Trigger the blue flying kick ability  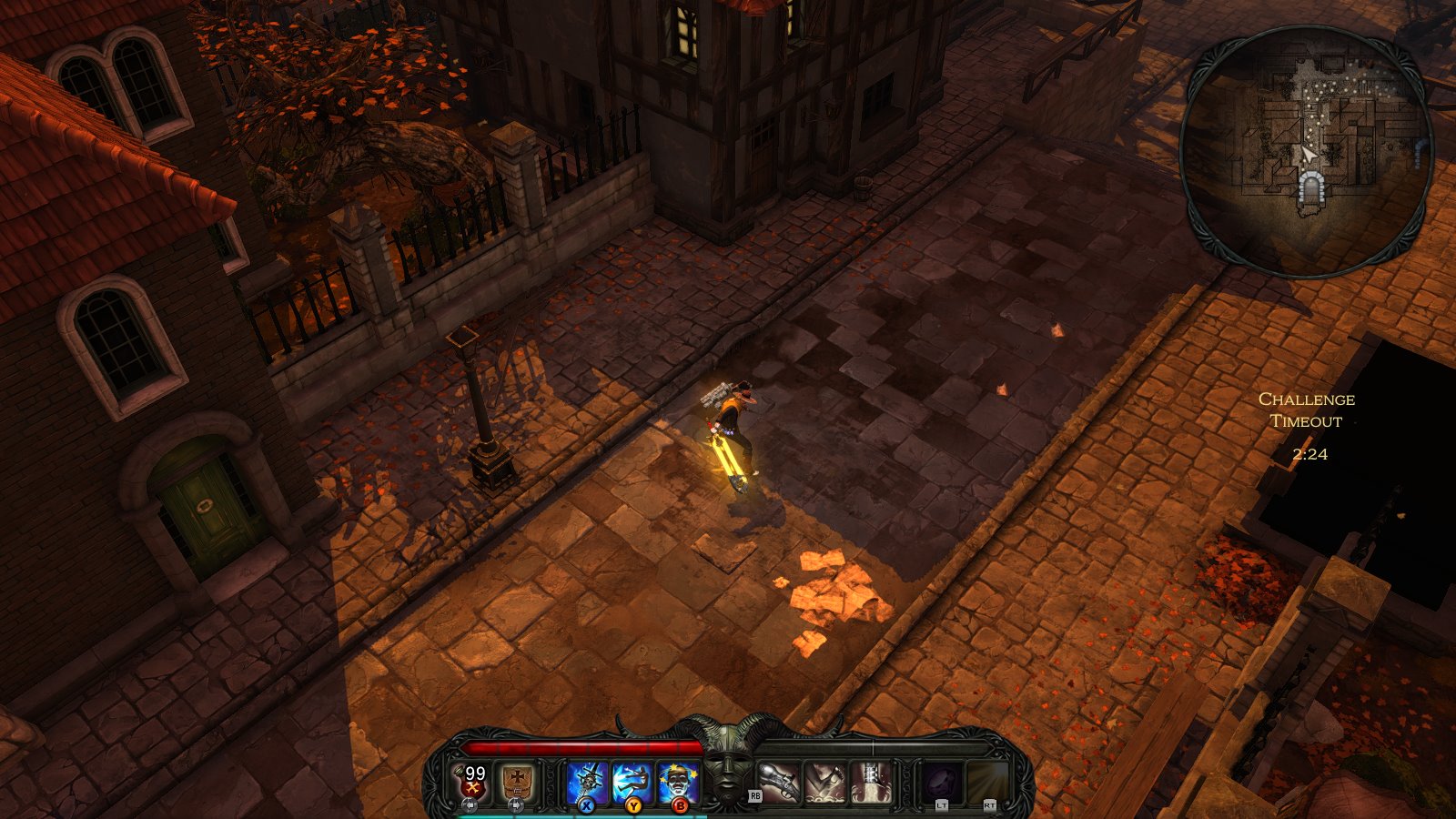[632, 782]
